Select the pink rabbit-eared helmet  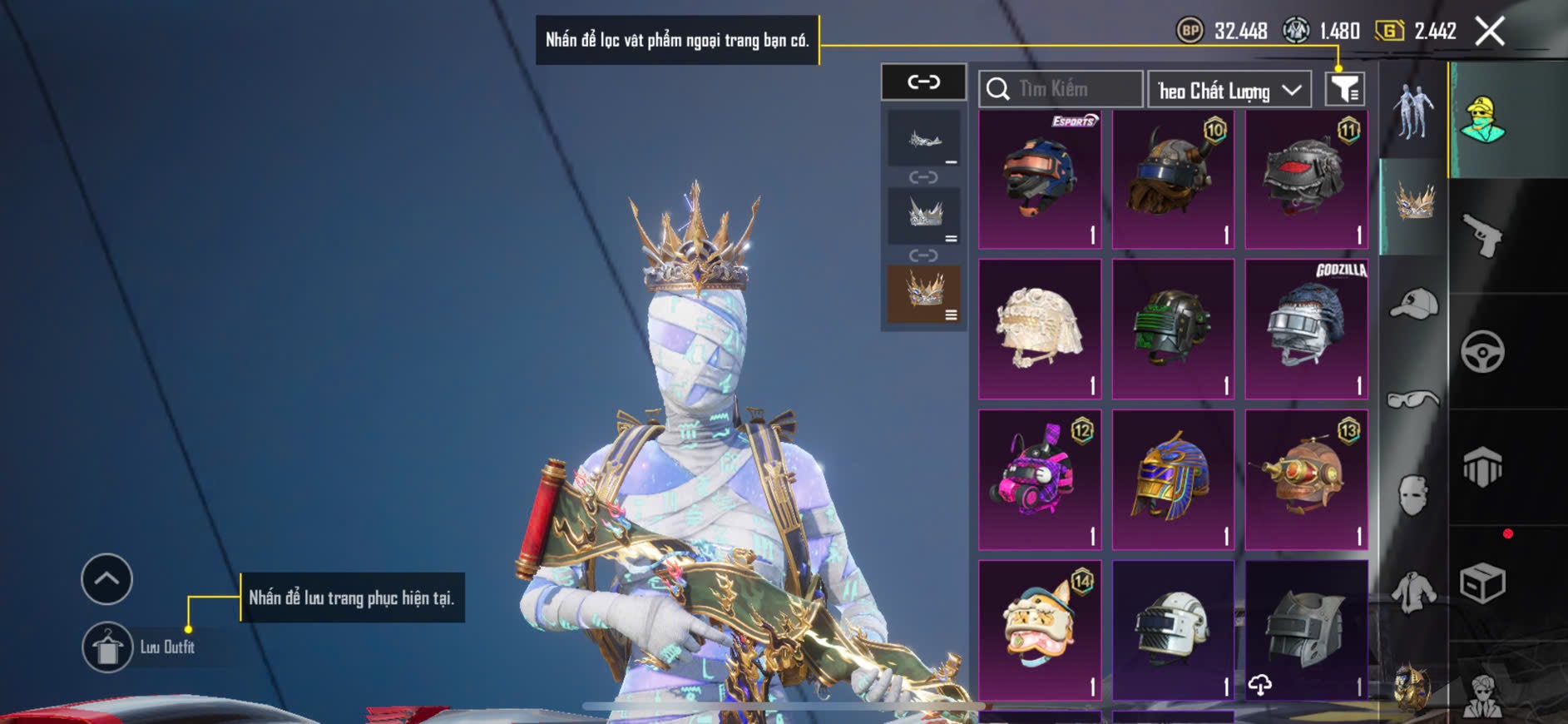1040,479
